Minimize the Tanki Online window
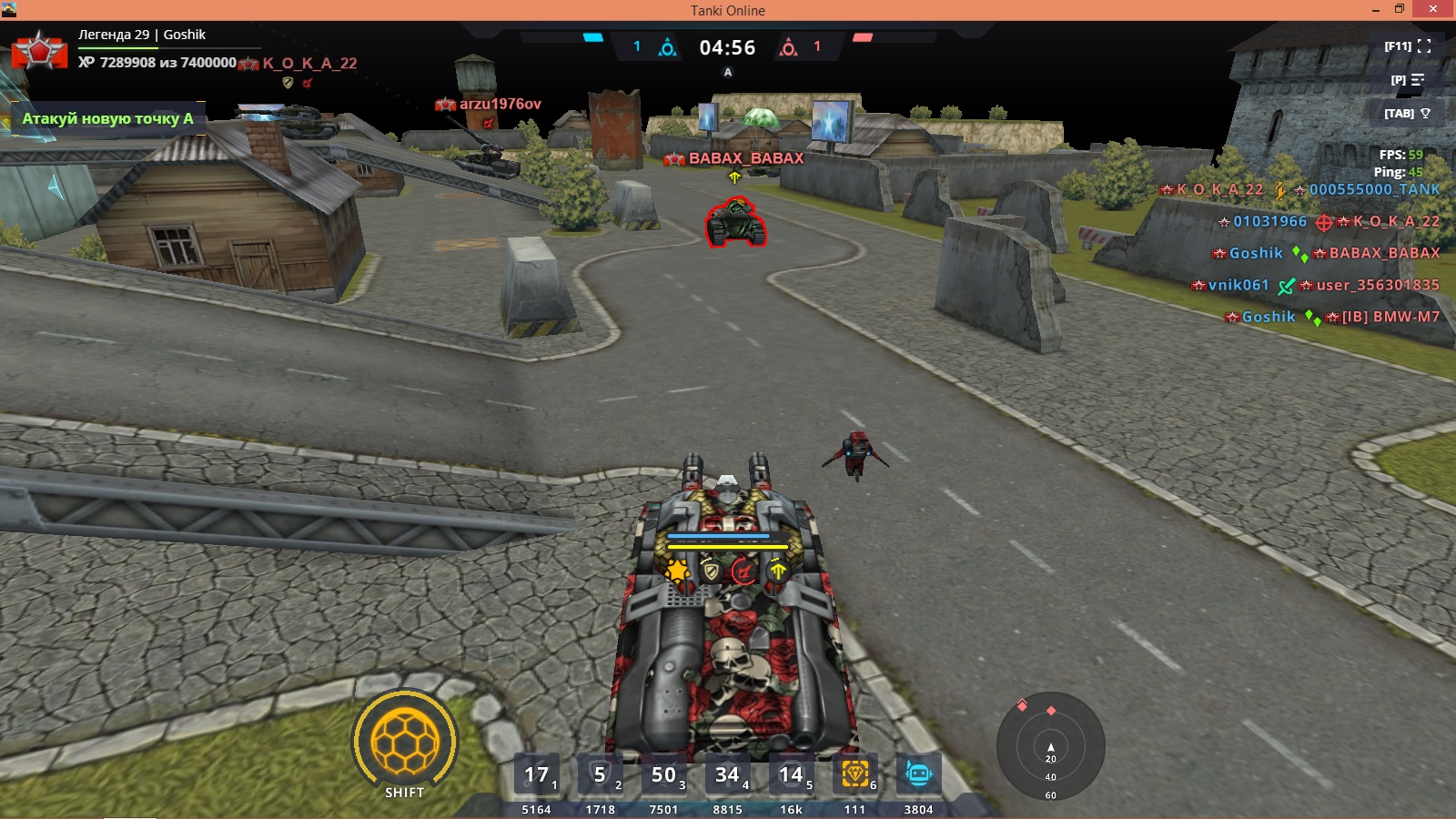 [1375, 10]
